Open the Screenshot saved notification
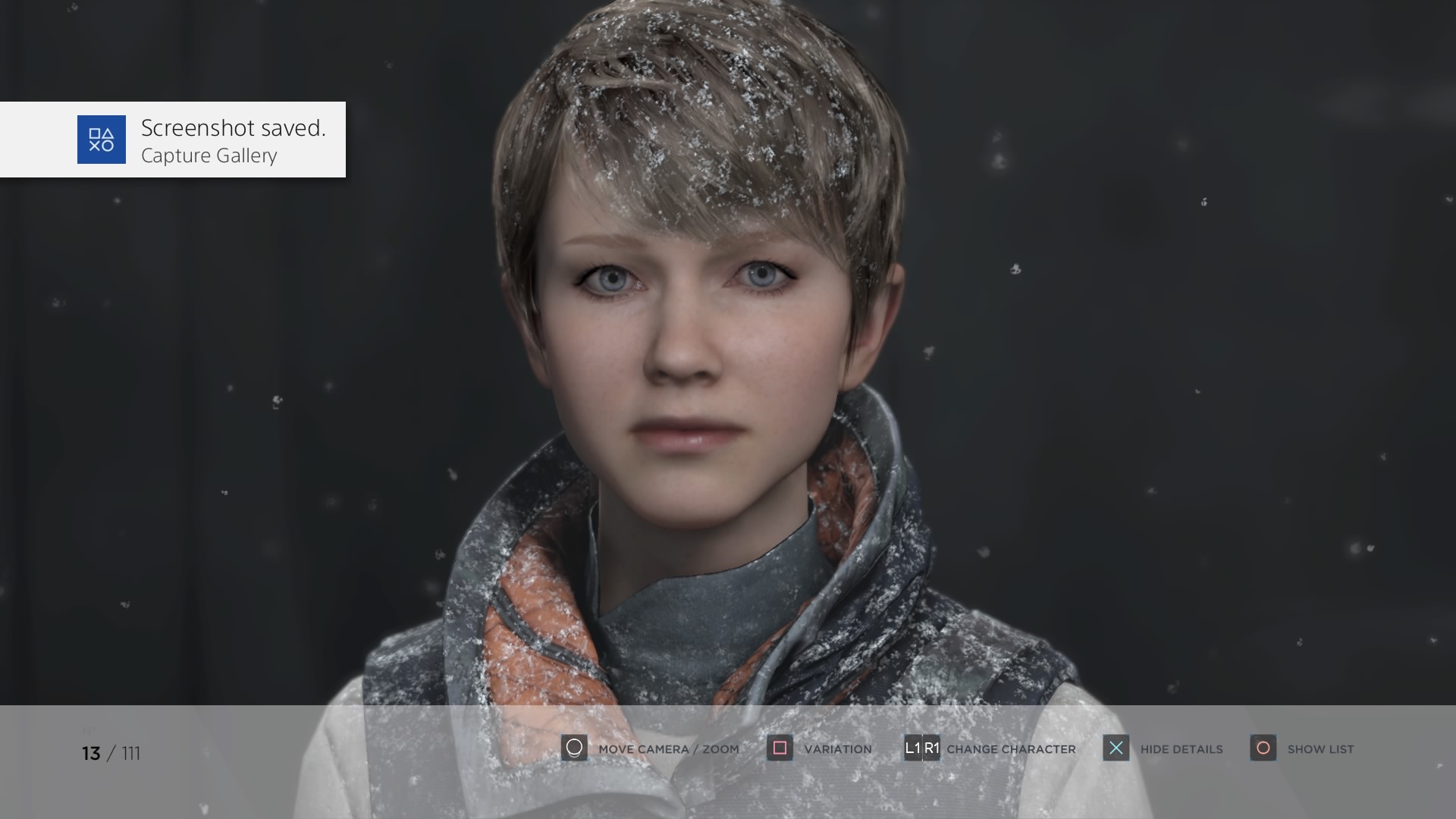 coord(173,140)
